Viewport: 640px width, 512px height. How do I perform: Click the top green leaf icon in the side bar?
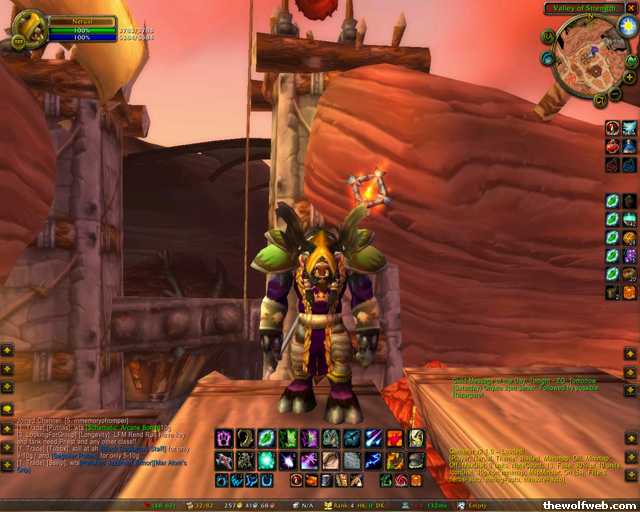pos(612,201)
